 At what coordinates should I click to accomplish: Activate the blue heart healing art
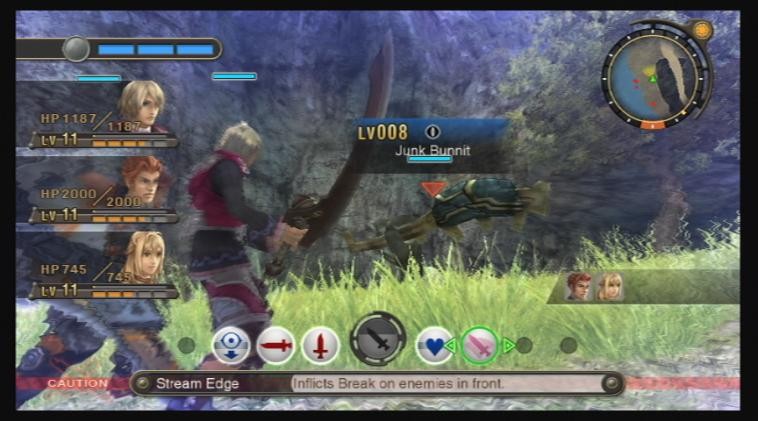(x=433, y=345)
